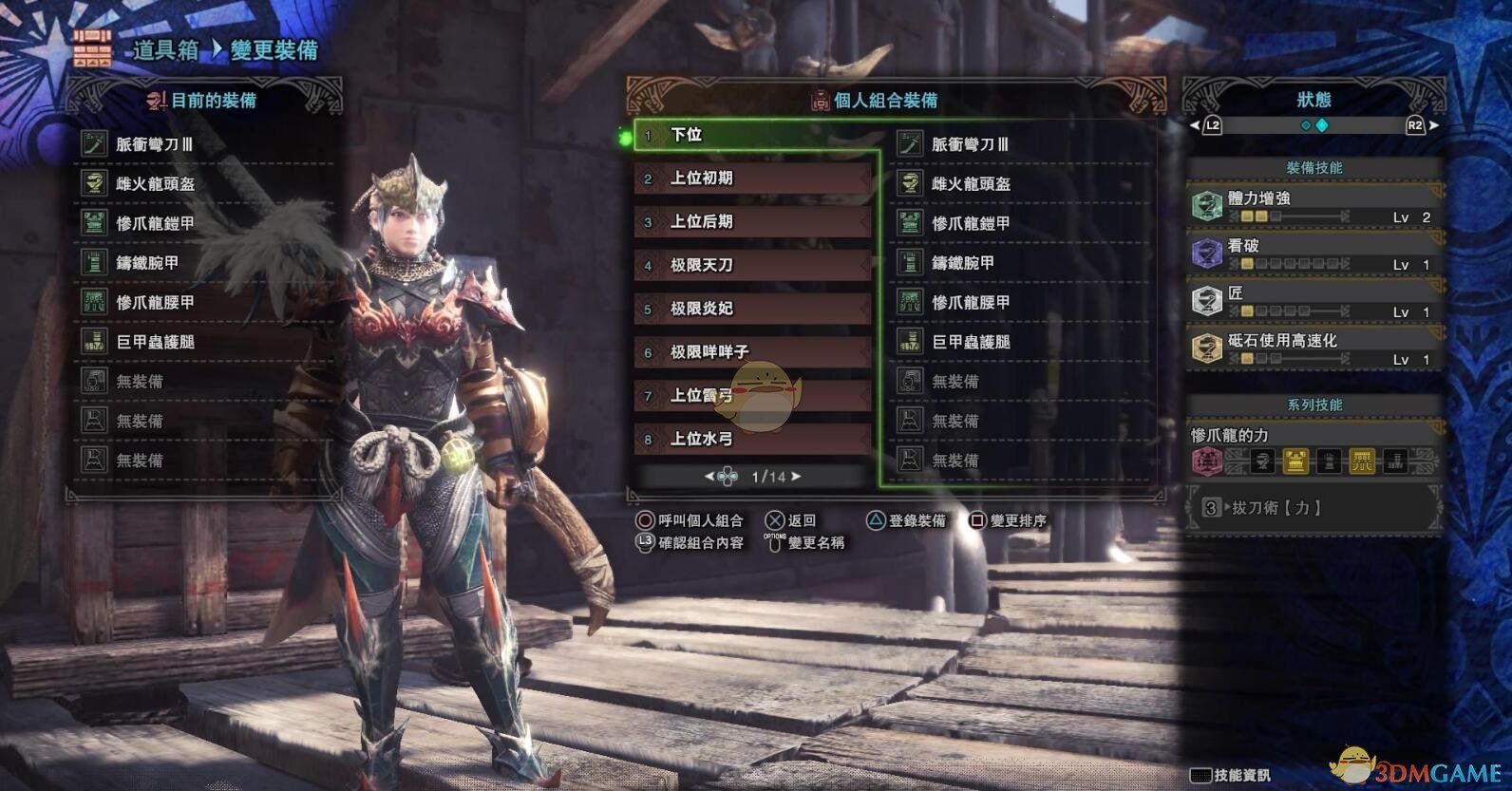The image size is (1512, 791).
Task: Select the 下位 loadout entry
Action: (754, 136)
